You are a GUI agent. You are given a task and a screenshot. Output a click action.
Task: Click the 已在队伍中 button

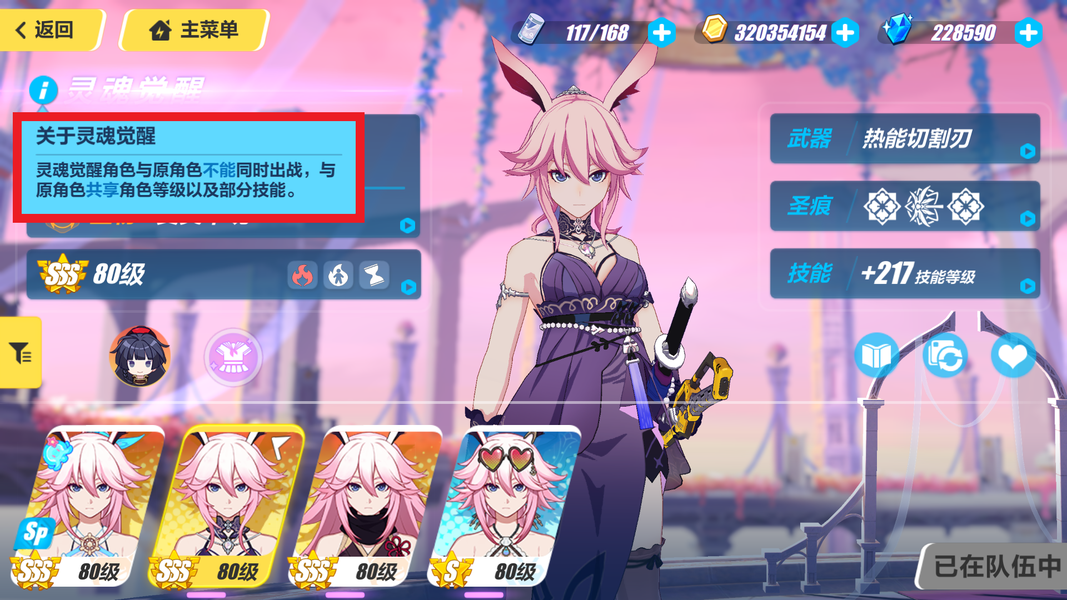[996, 566]
